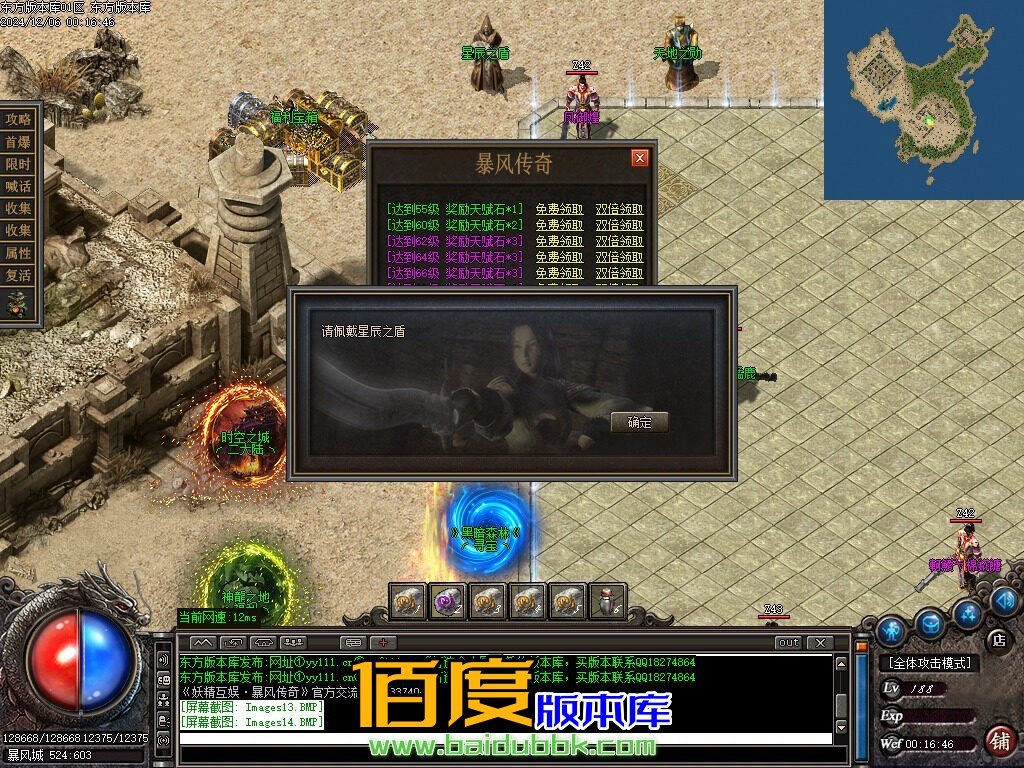Open the island minimap
Screen dimensions: 1024x768
(922, 100)
